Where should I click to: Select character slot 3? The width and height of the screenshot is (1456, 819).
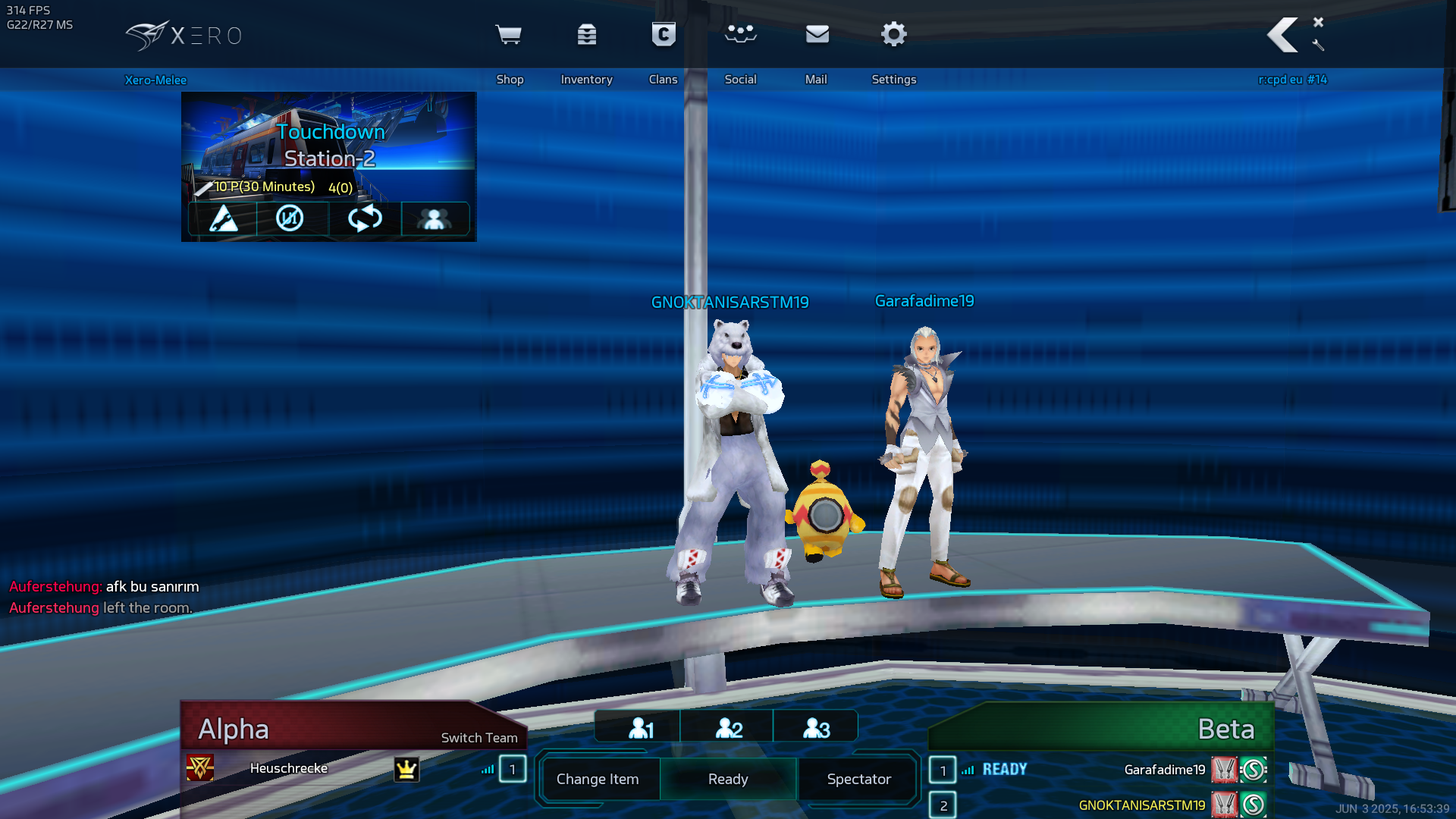pos(816,728)
